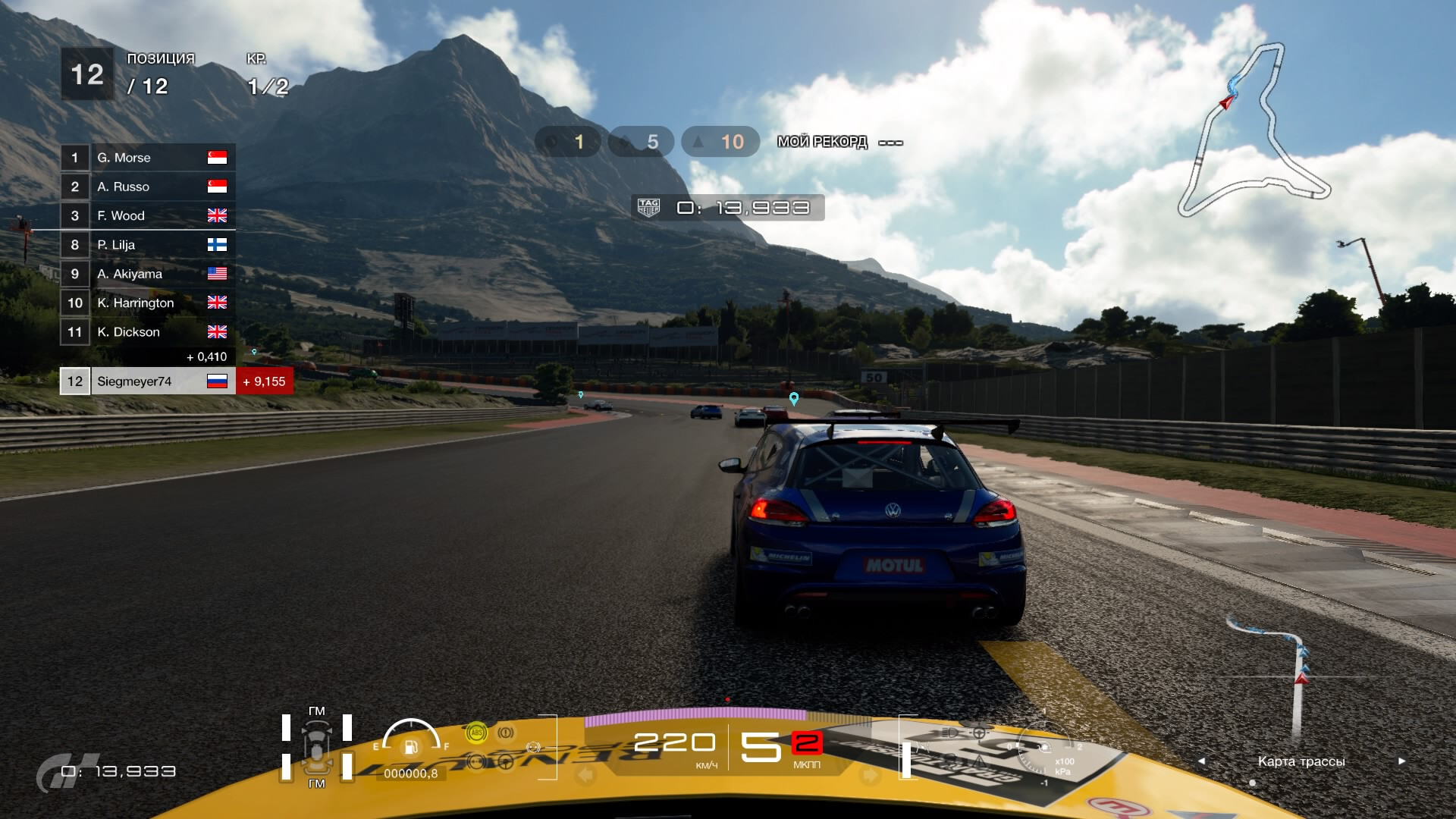1456x819 pixels.
Task: Click the fuel pump gauge icon
Action: pyautogui.click(x=410, y=747)
